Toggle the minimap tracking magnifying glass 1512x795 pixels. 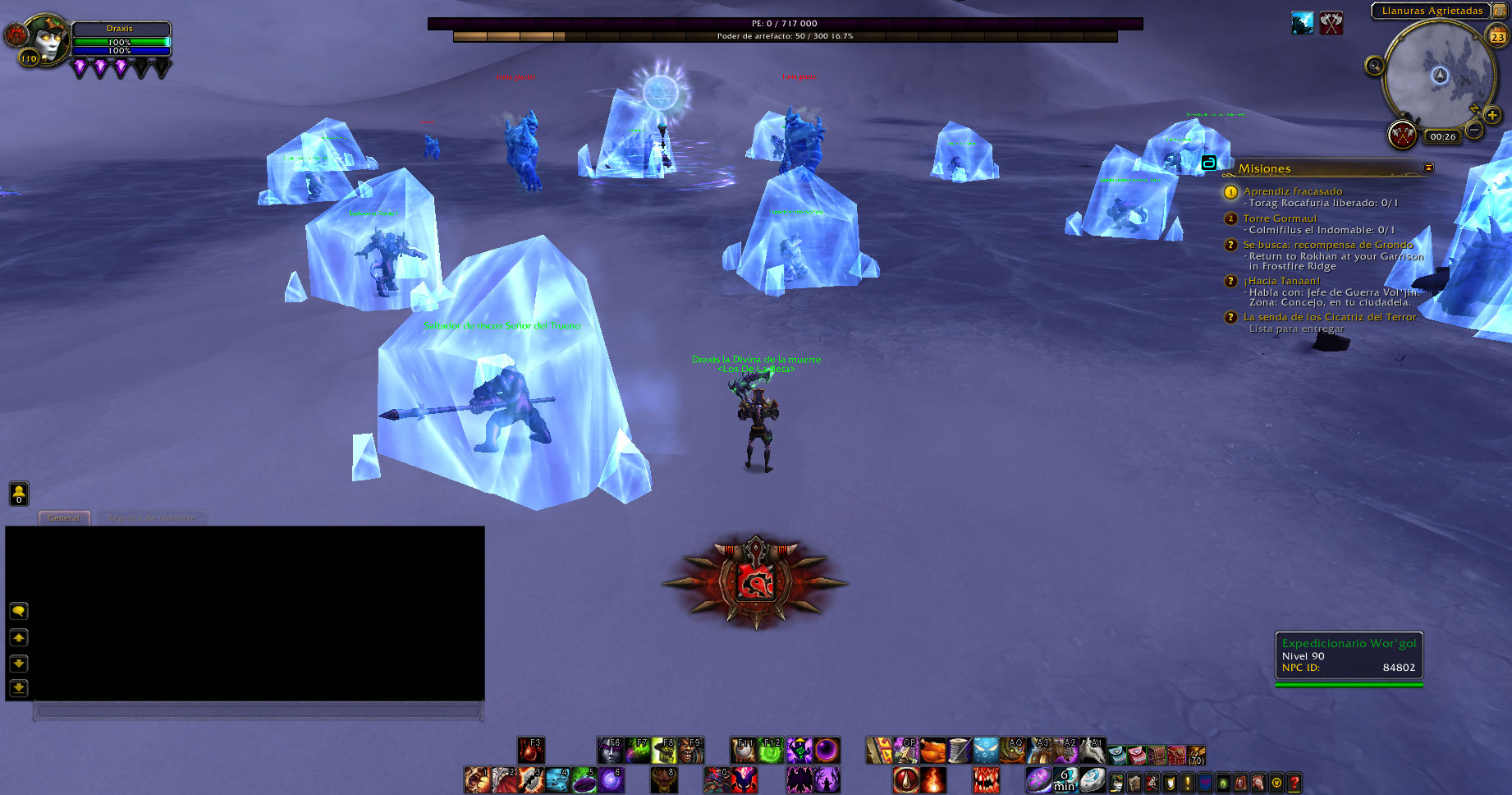pyautogui.click(x=1374, y=66)
